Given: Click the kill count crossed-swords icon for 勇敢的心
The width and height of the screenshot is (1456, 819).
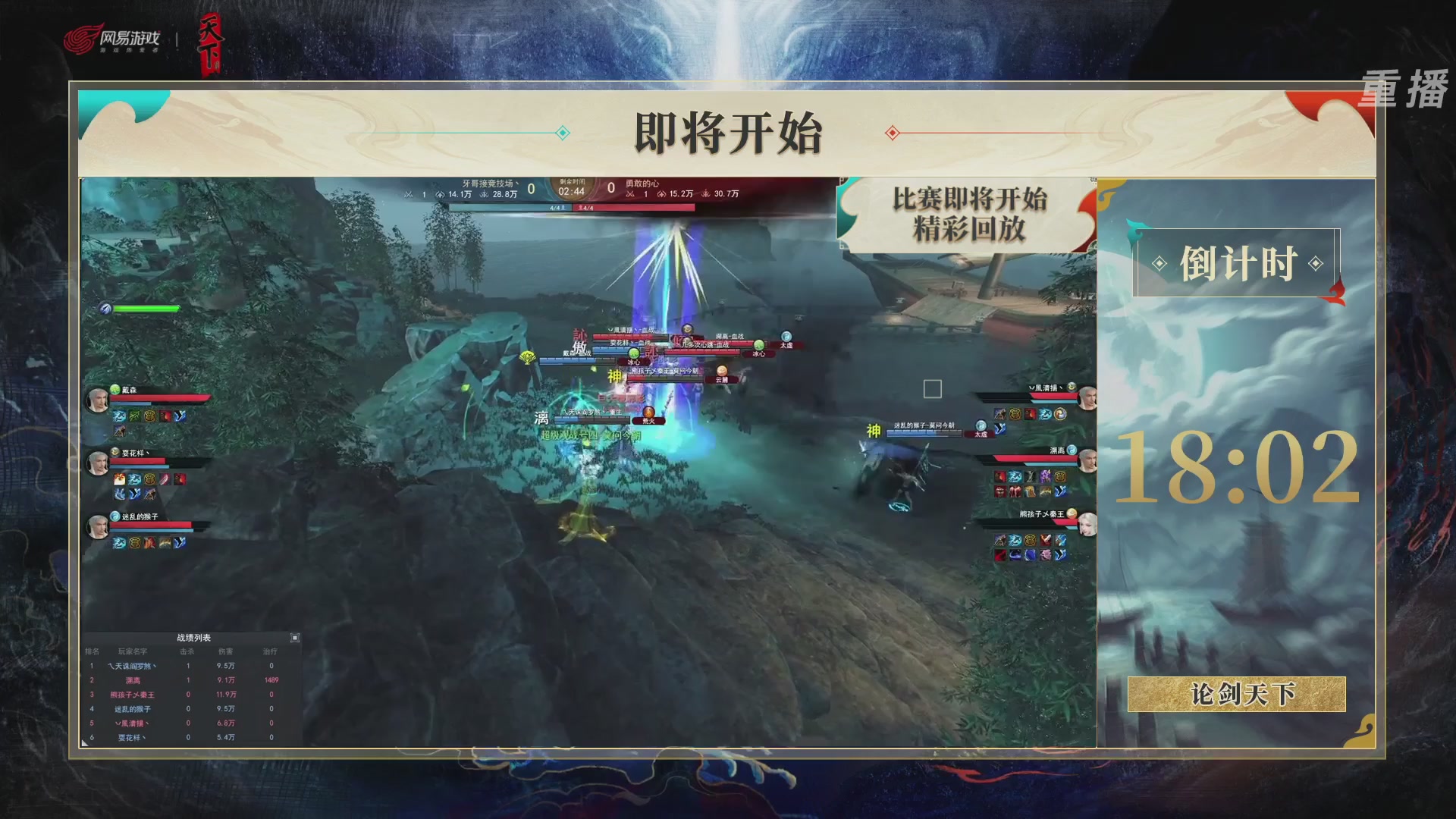Looking at the screenshot, I should [630, 194].
